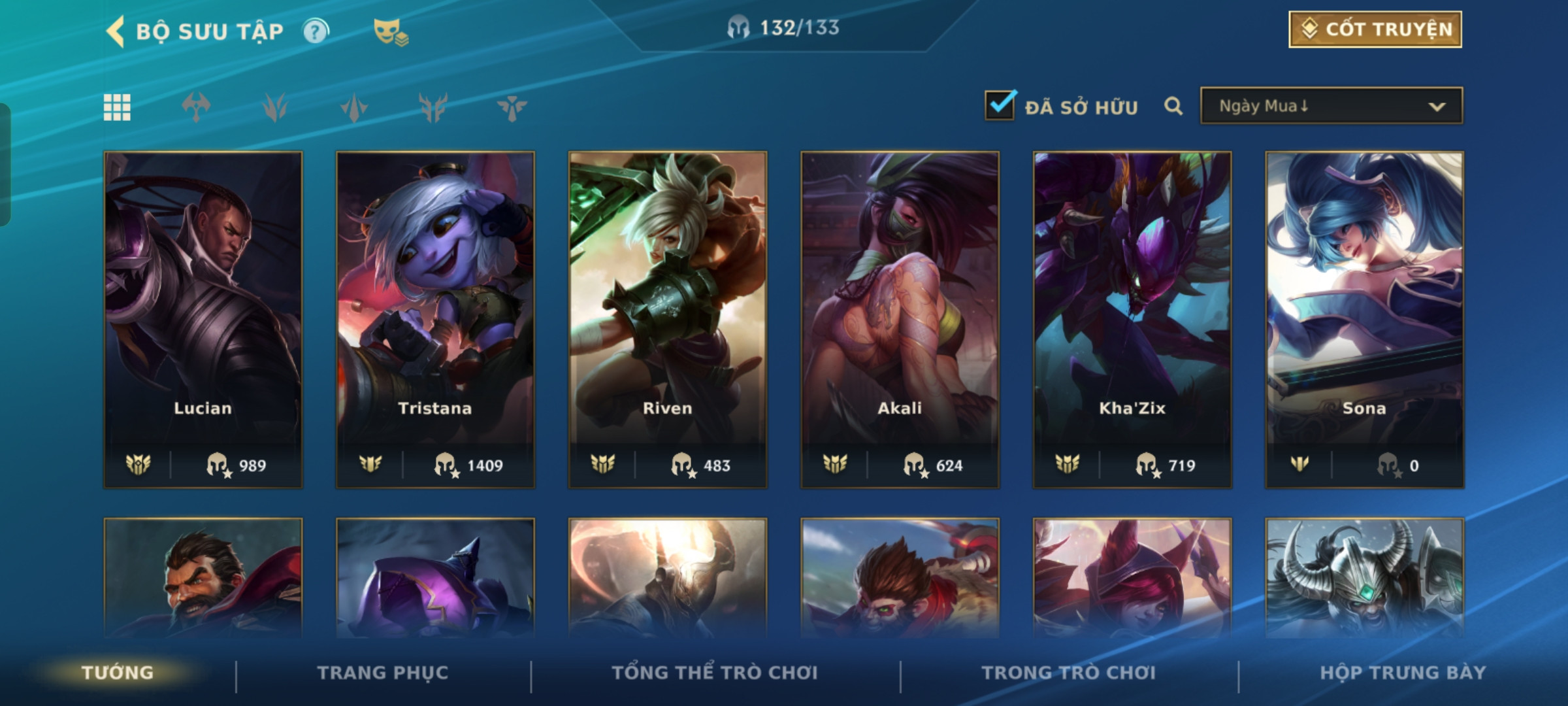The width and height of the screenshot is (1568, 706).
Task: Open the Cốt Truyện button
Action: tap(1375, 29)
